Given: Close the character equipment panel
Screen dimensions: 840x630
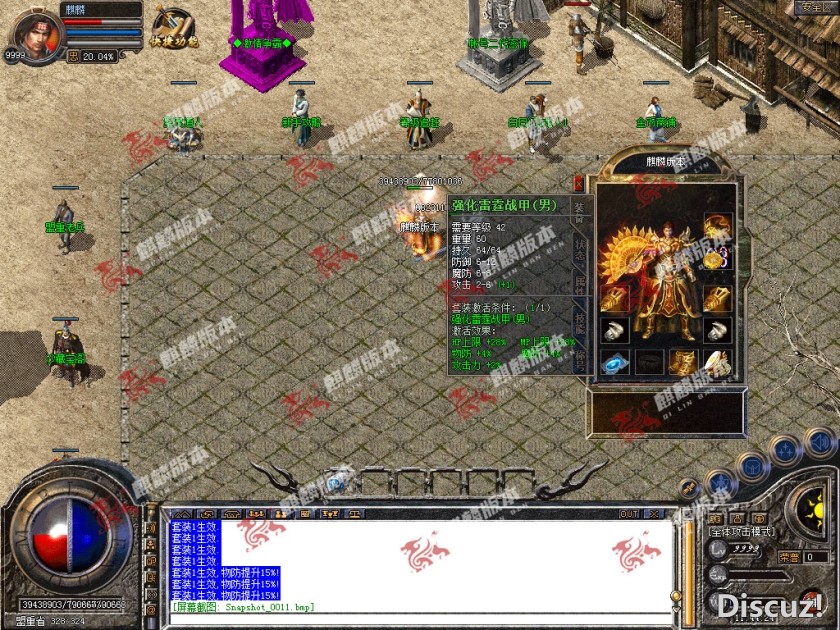Looking at the screenshot, I should click(578, 183).
